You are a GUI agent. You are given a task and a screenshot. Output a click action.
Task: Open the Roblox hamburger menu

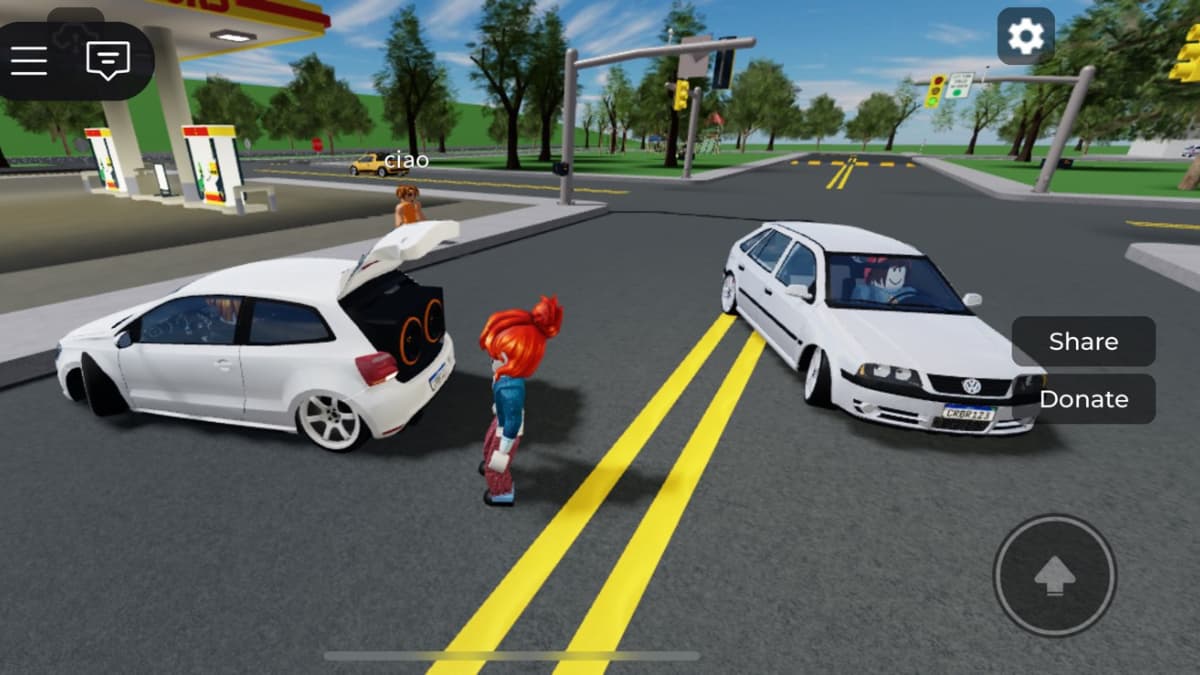29,61
